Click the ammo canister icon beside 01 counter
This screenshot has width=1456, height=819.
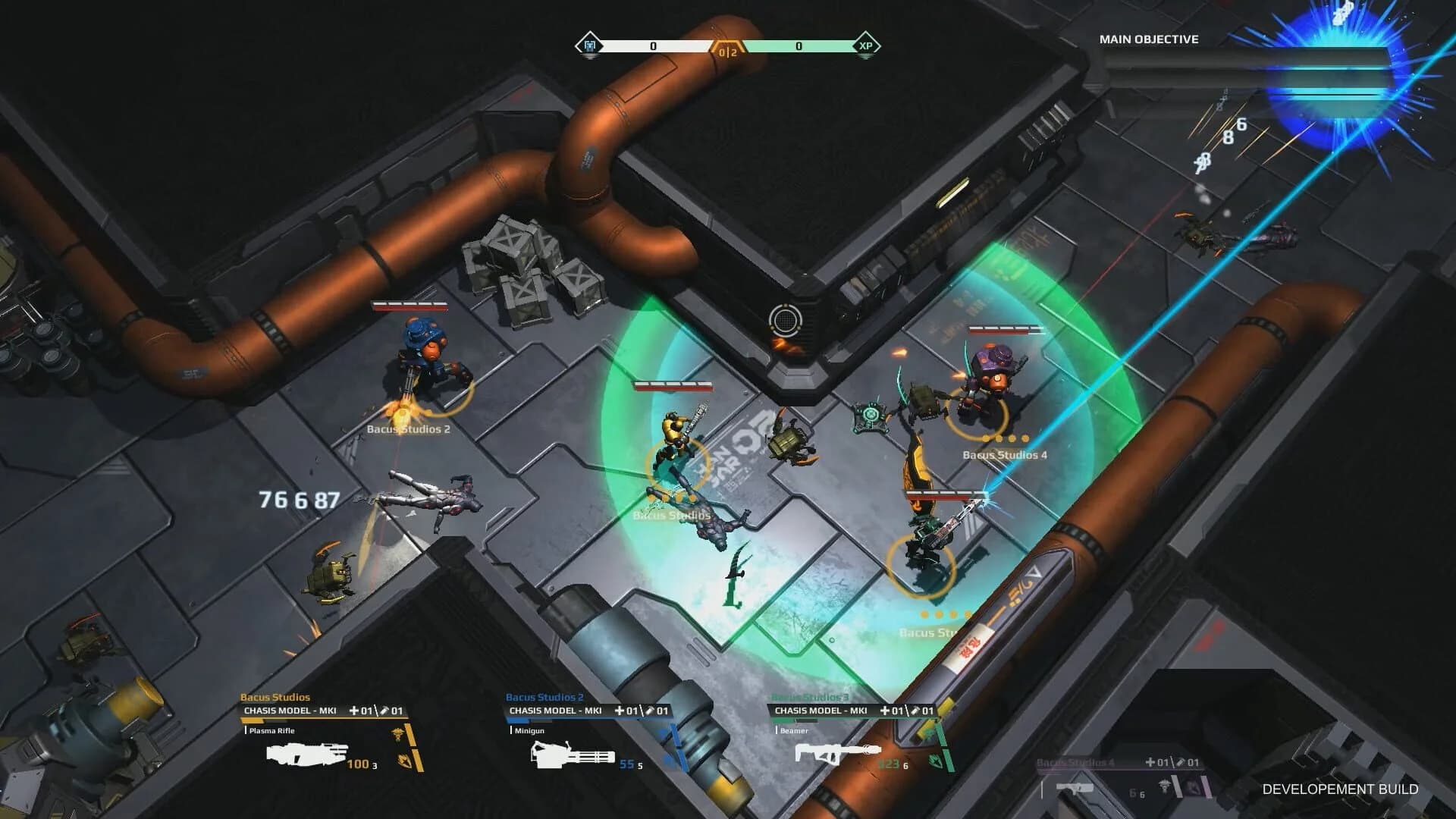[x=386, y=711]
